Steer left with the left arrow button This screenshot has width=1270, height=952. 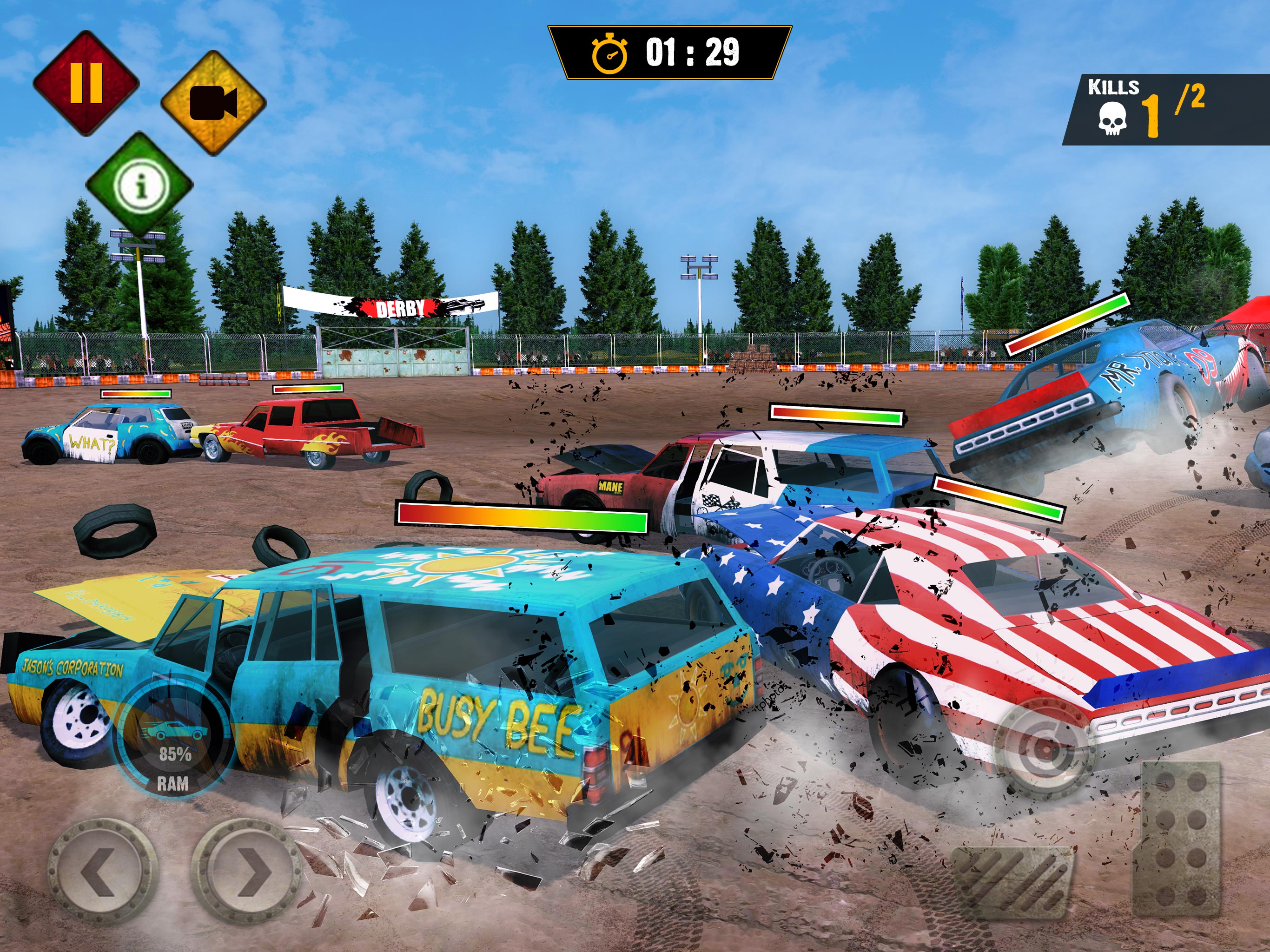(x=103, y=872)
